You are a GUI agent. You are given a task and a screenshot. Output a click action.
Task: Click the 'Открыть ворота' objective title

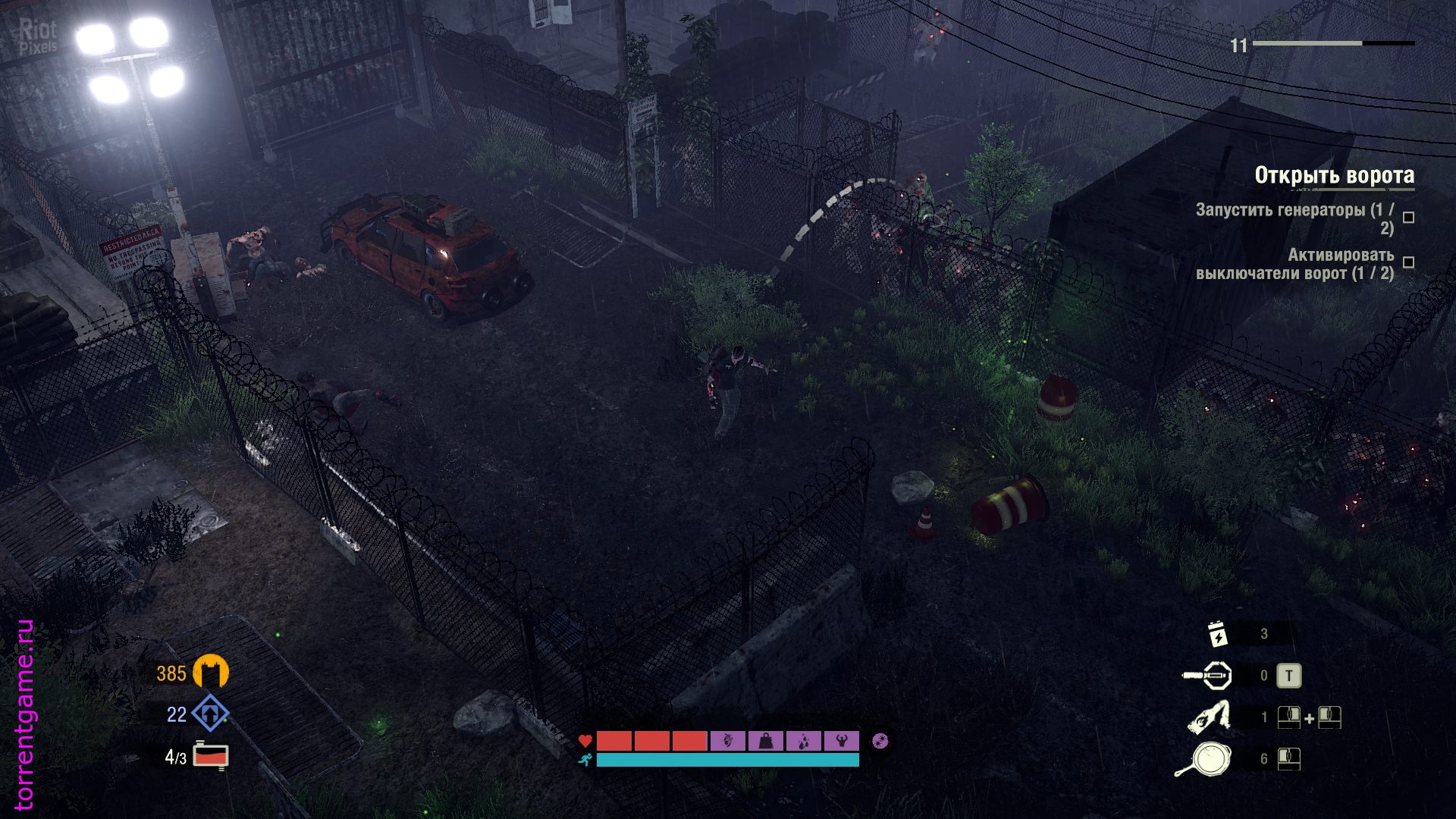[x=1334, y=175]
